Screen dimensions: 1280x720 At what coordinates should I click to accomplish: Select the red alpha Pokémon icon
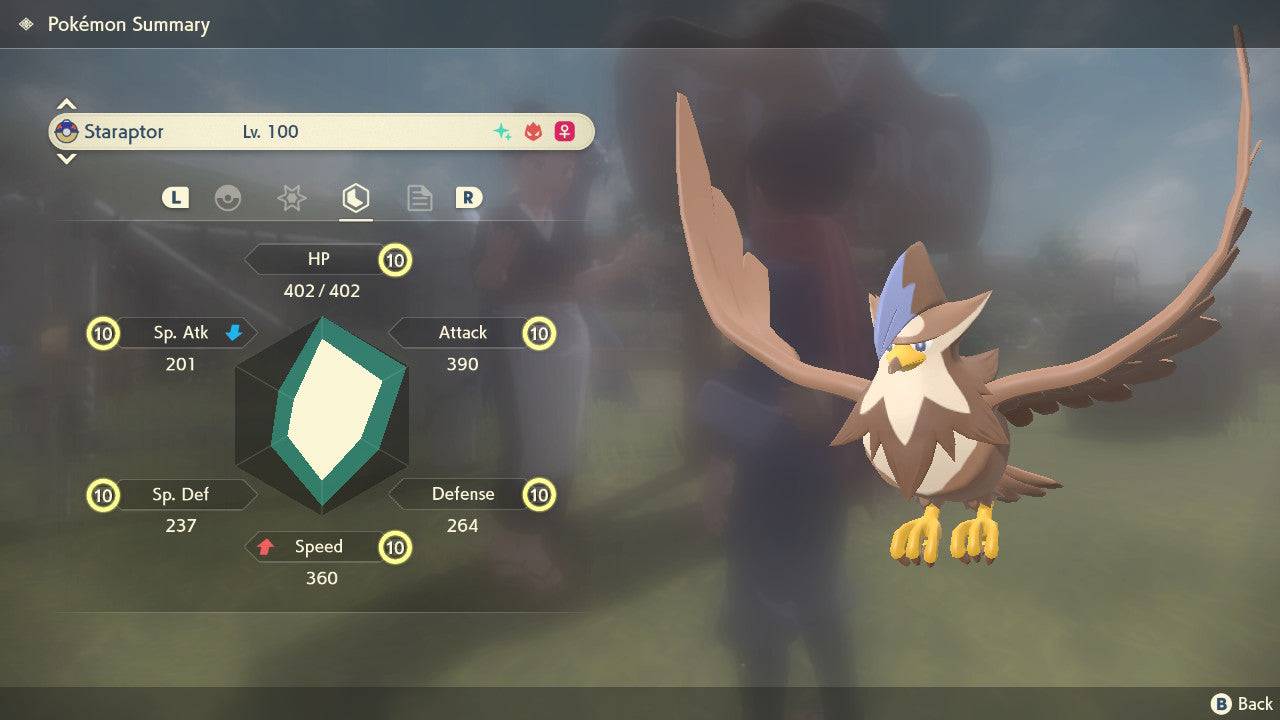(532, 131)
